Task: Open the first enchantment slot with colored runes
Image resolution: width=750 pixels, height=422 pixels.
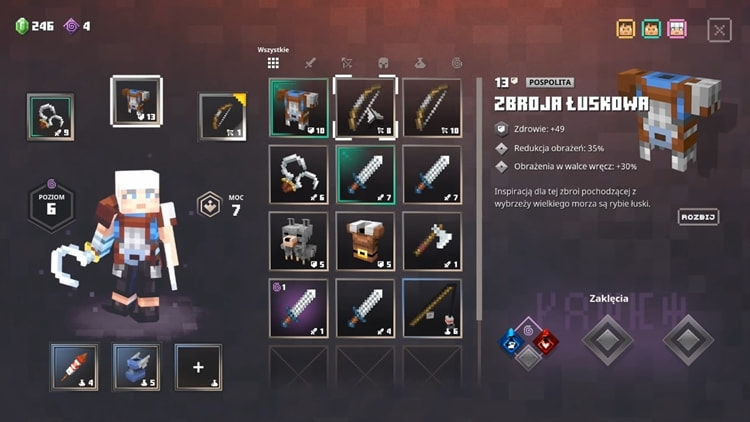Action: [x=529, y=341]
